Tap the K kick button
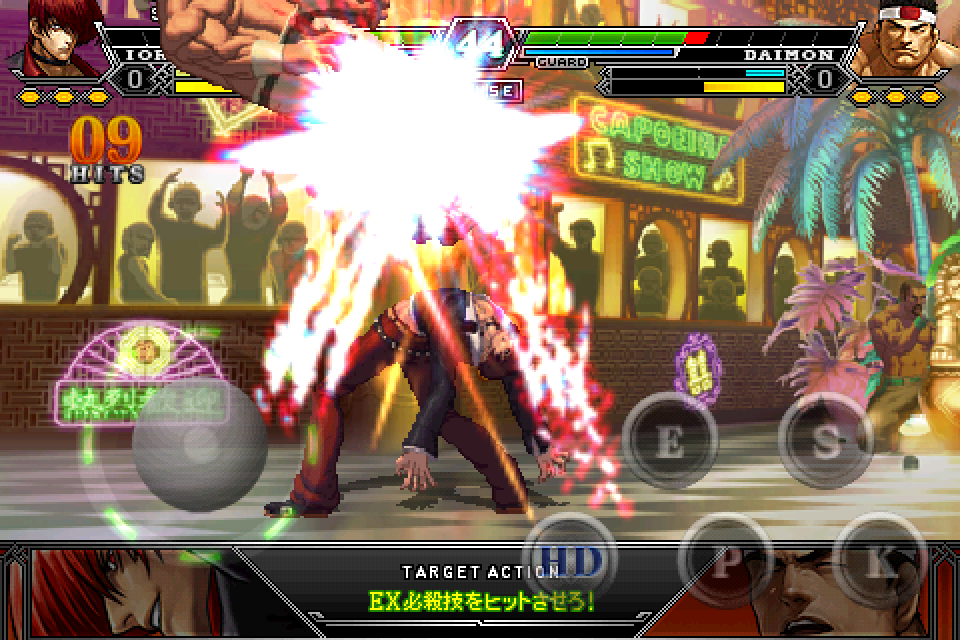960x640 pixels. (x=880, y=562)
